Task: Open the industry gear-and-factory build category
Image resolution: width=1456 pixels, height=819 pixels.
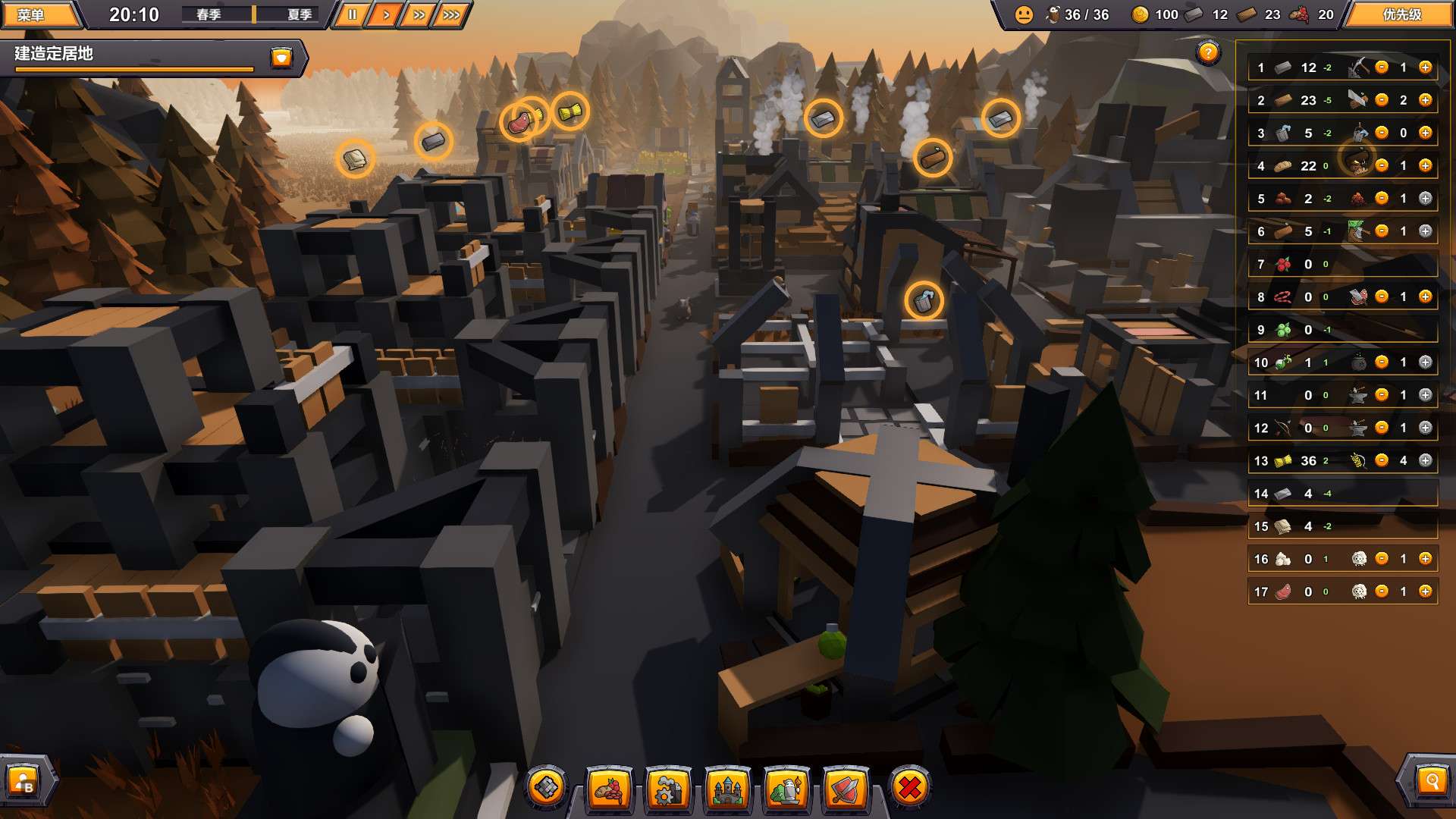Action: [x=667, y=789]
